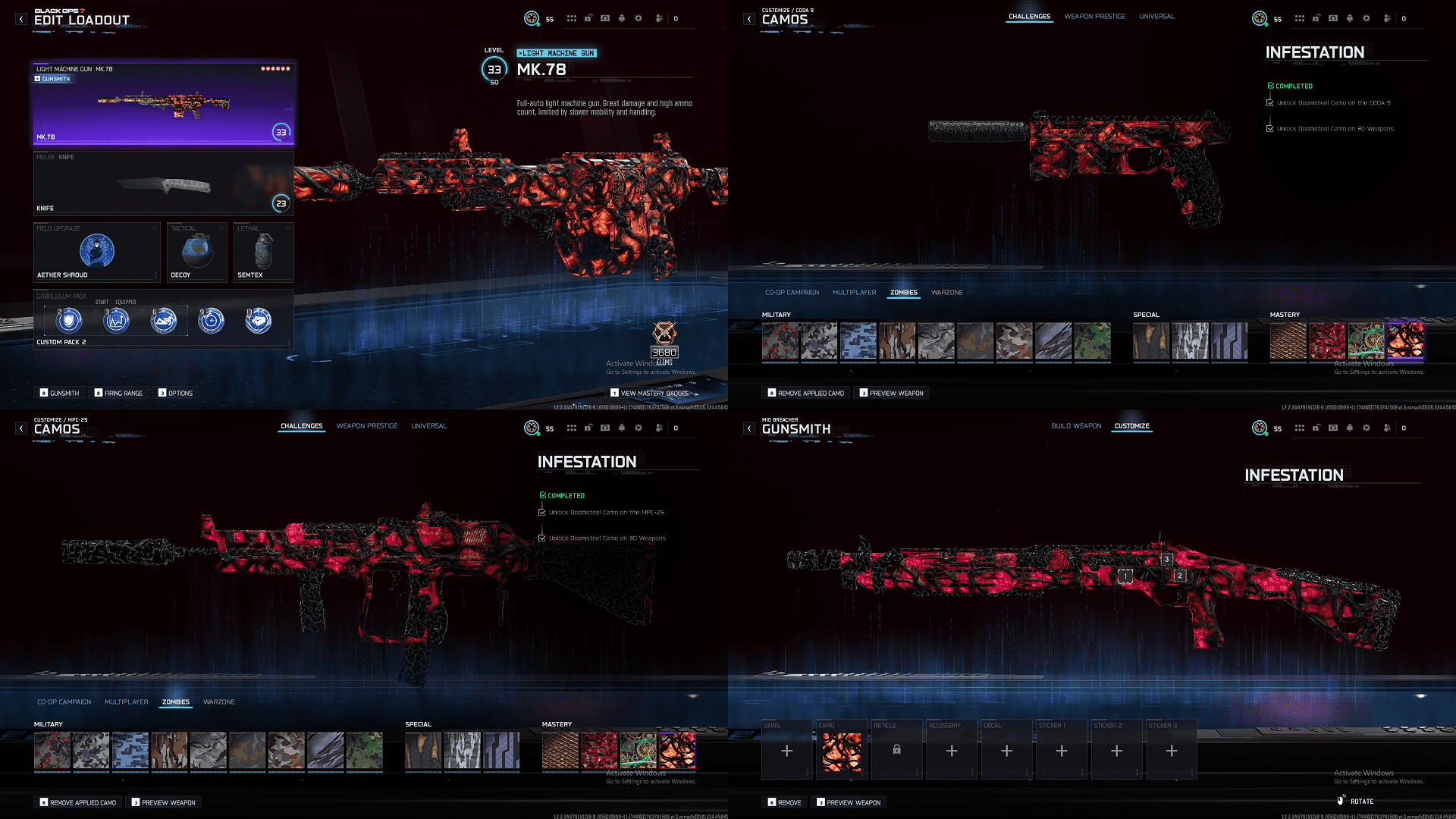Open the Settings gear icon in top bar
The height and width of the screenshot is (819, 1456).
(638, 18)
